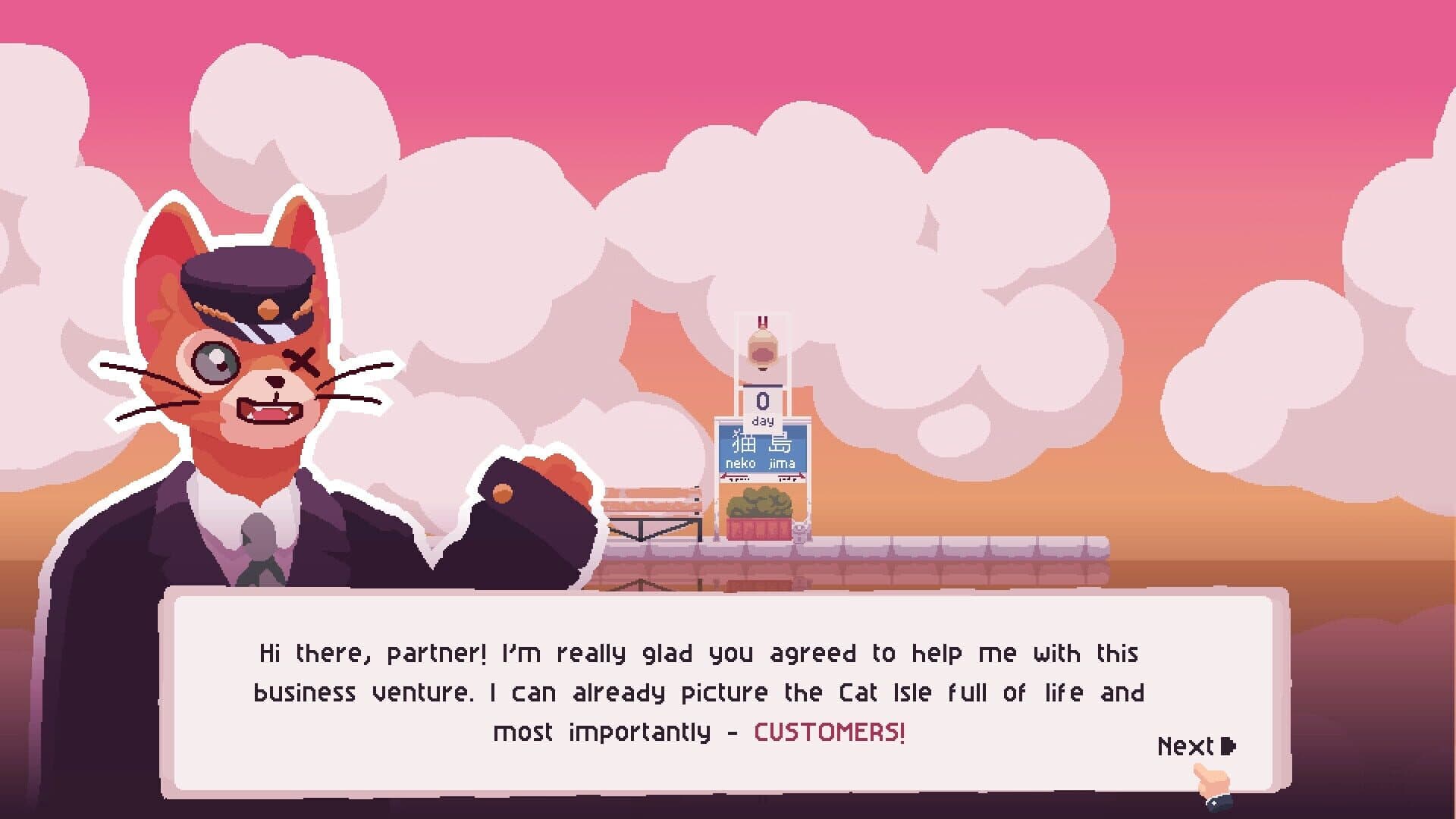Click the small cat statue beside the planter
Viewport: 1456px width, 819px height.
[800, 531]
